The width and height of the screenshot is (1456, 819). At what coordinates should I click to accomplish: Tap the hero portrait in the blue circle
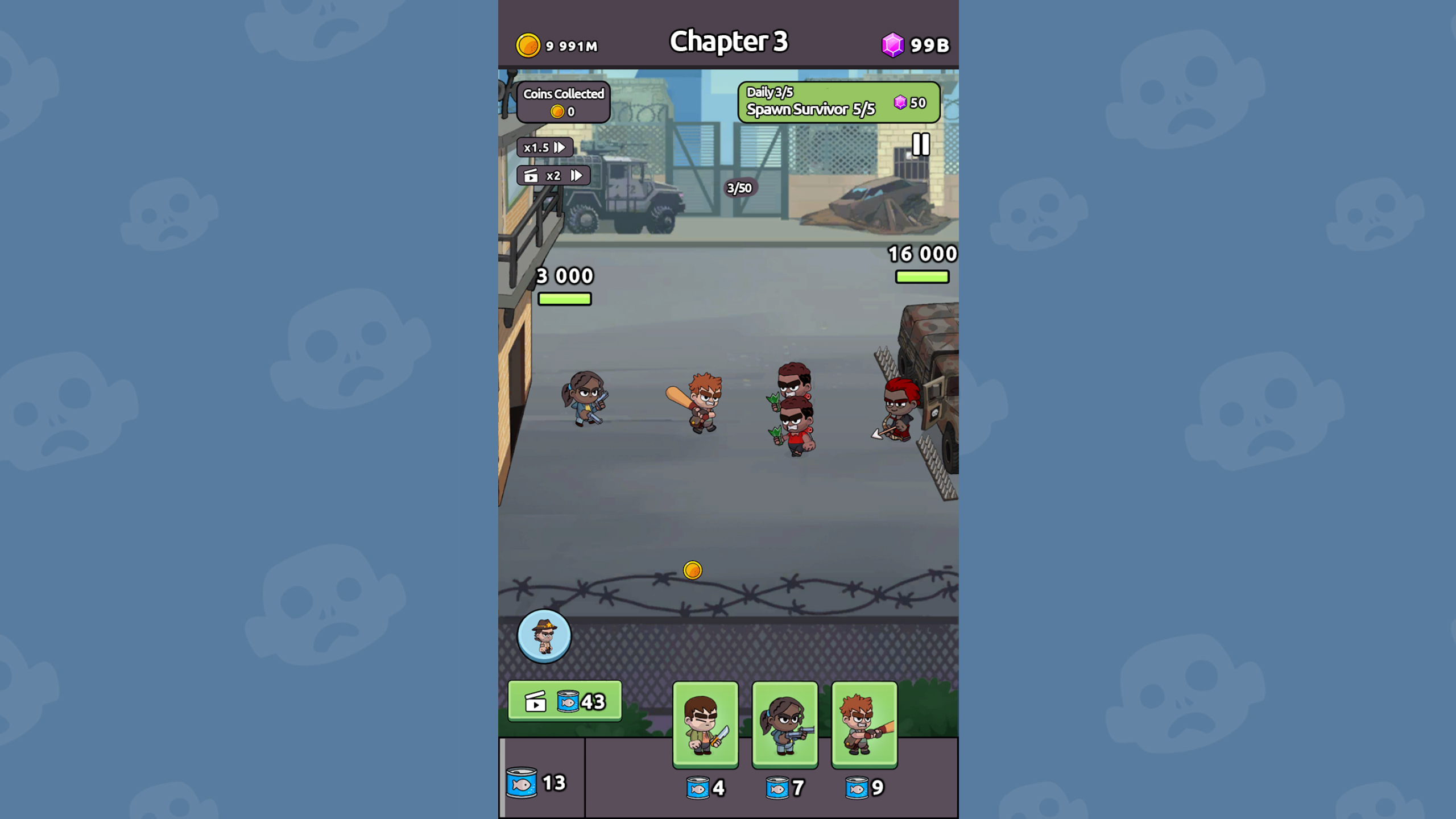pyautogui.click(x=544, y=636)
